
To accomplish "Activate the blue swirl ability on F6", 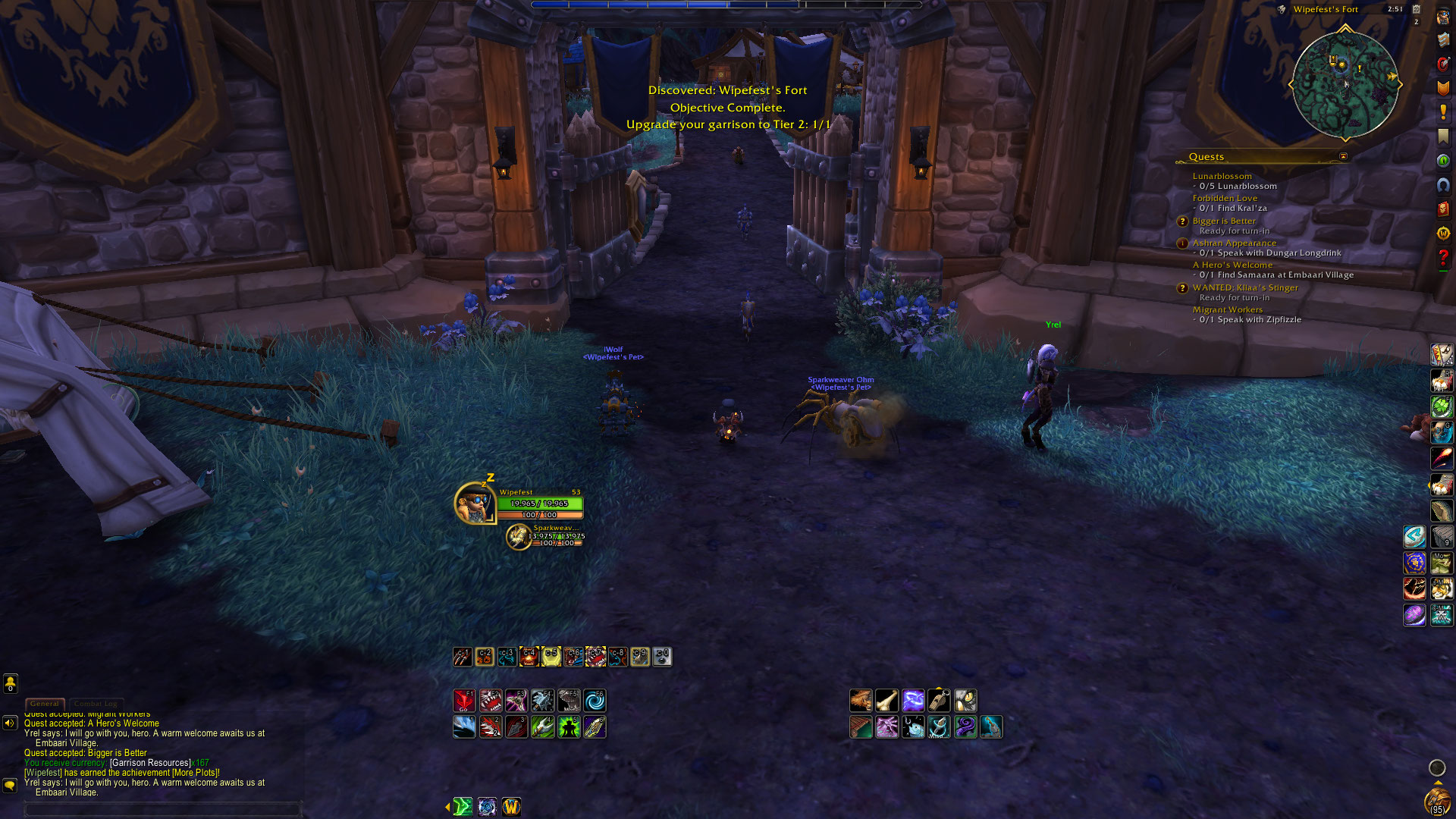I will pyautogui.click(x=595, y=701).
